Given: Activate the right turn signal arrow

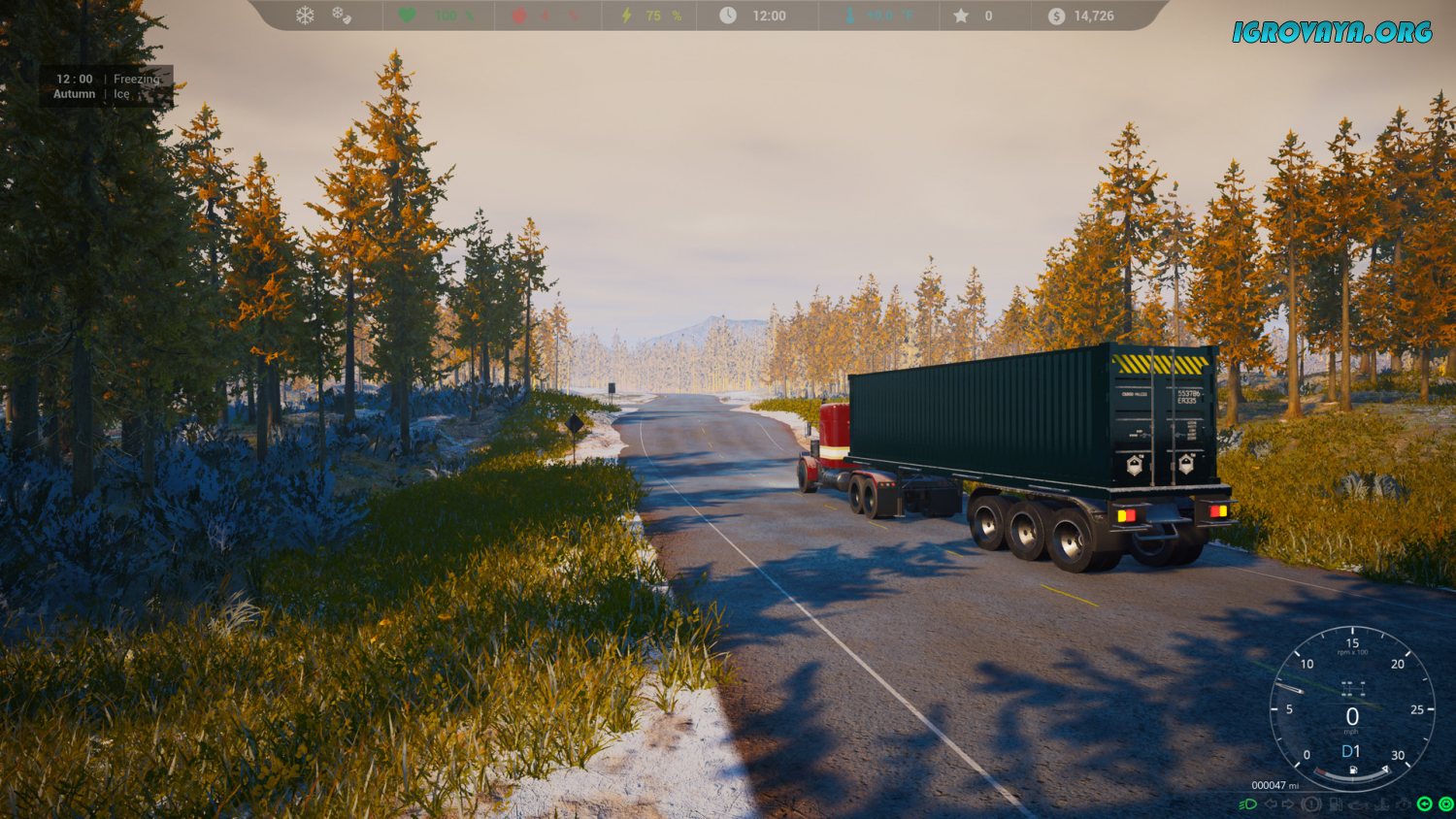Looking at the screenshot, I should 1288,804.
